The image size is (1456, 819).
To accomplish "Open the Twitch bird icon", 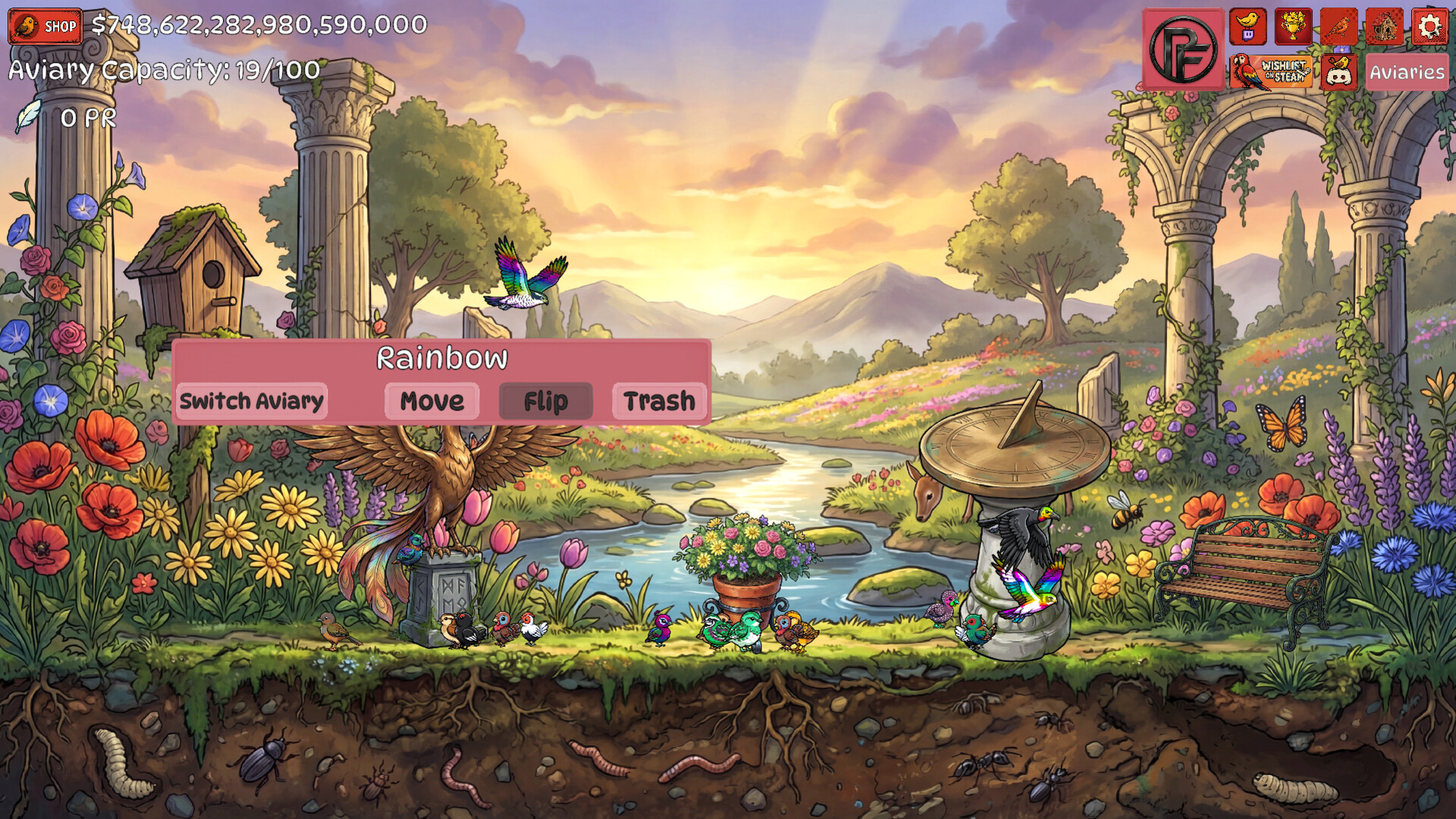I will (x=1247, y=27).
